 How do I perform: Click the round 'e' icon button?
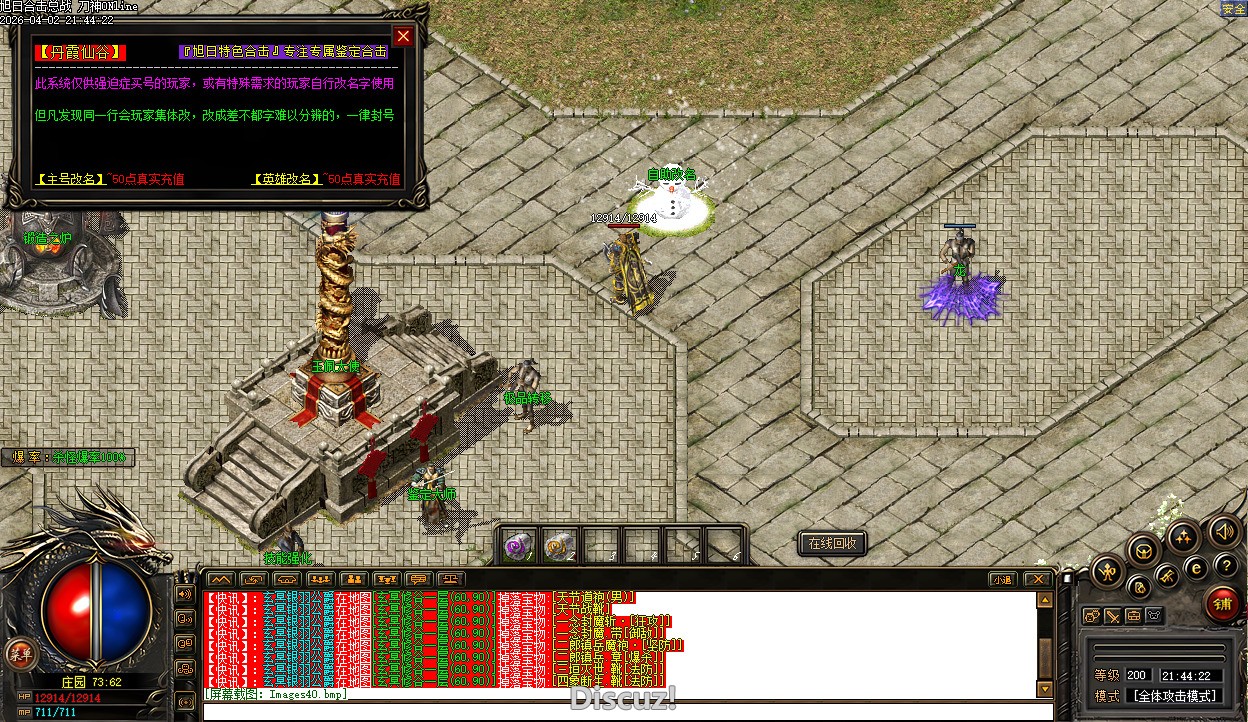[x=1195, y=569]
